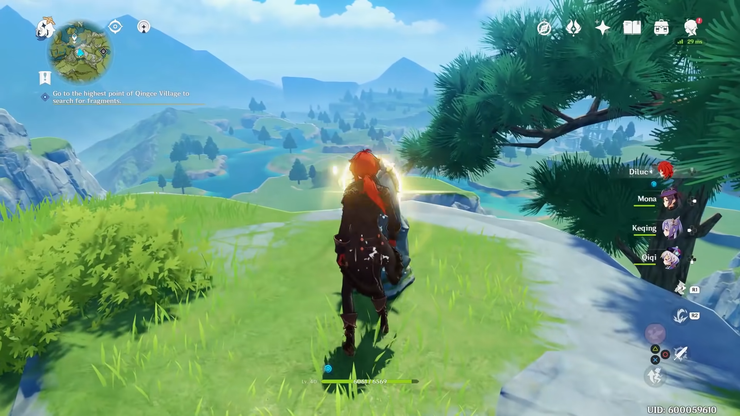Tap the sprint dash icon
Image resolution: width=740 pixels, height=416 pixels.
pos(655,375)
